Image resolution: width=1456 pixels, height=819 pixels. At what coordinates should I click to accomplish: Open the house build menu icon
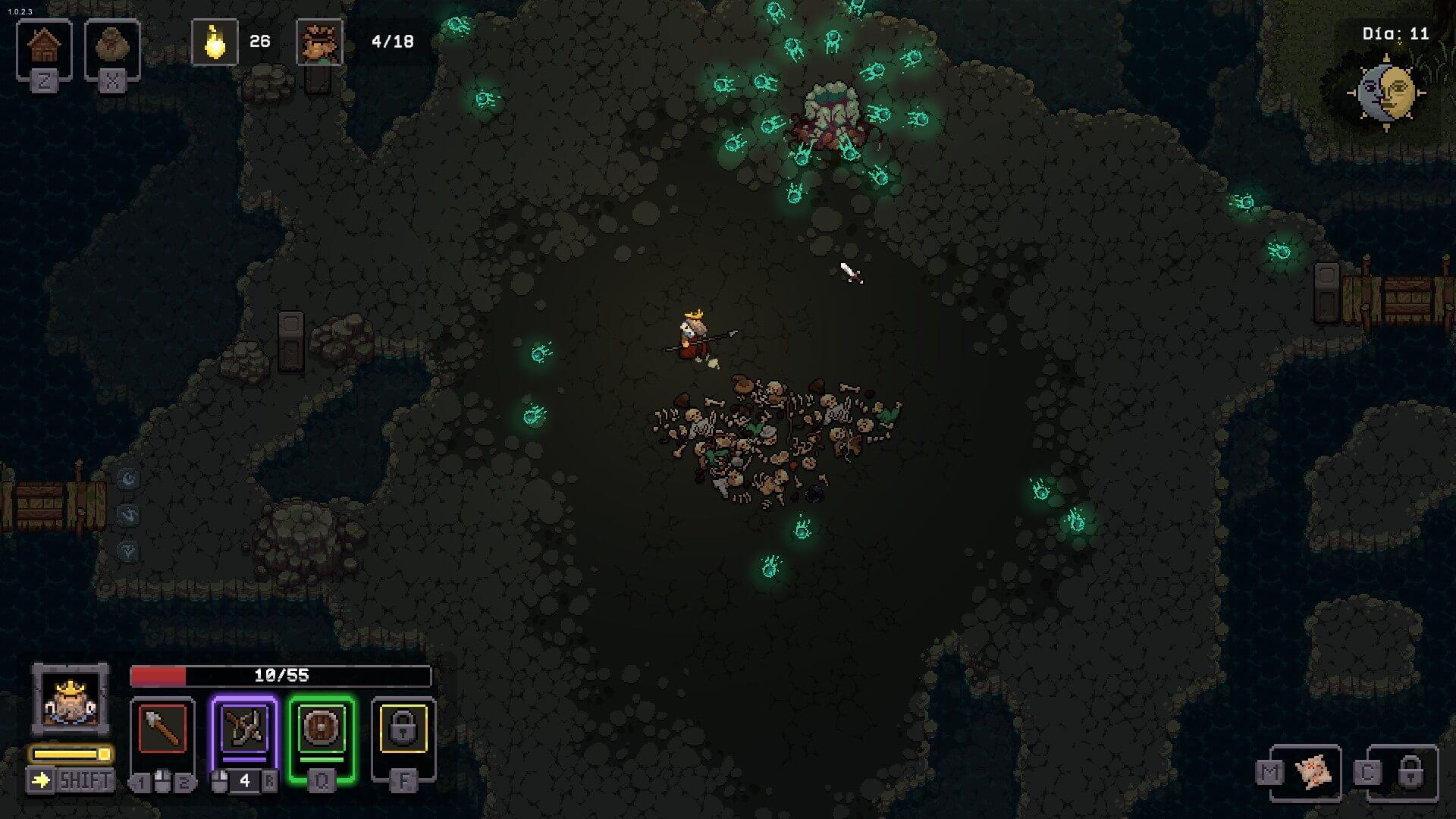(44, 47)
